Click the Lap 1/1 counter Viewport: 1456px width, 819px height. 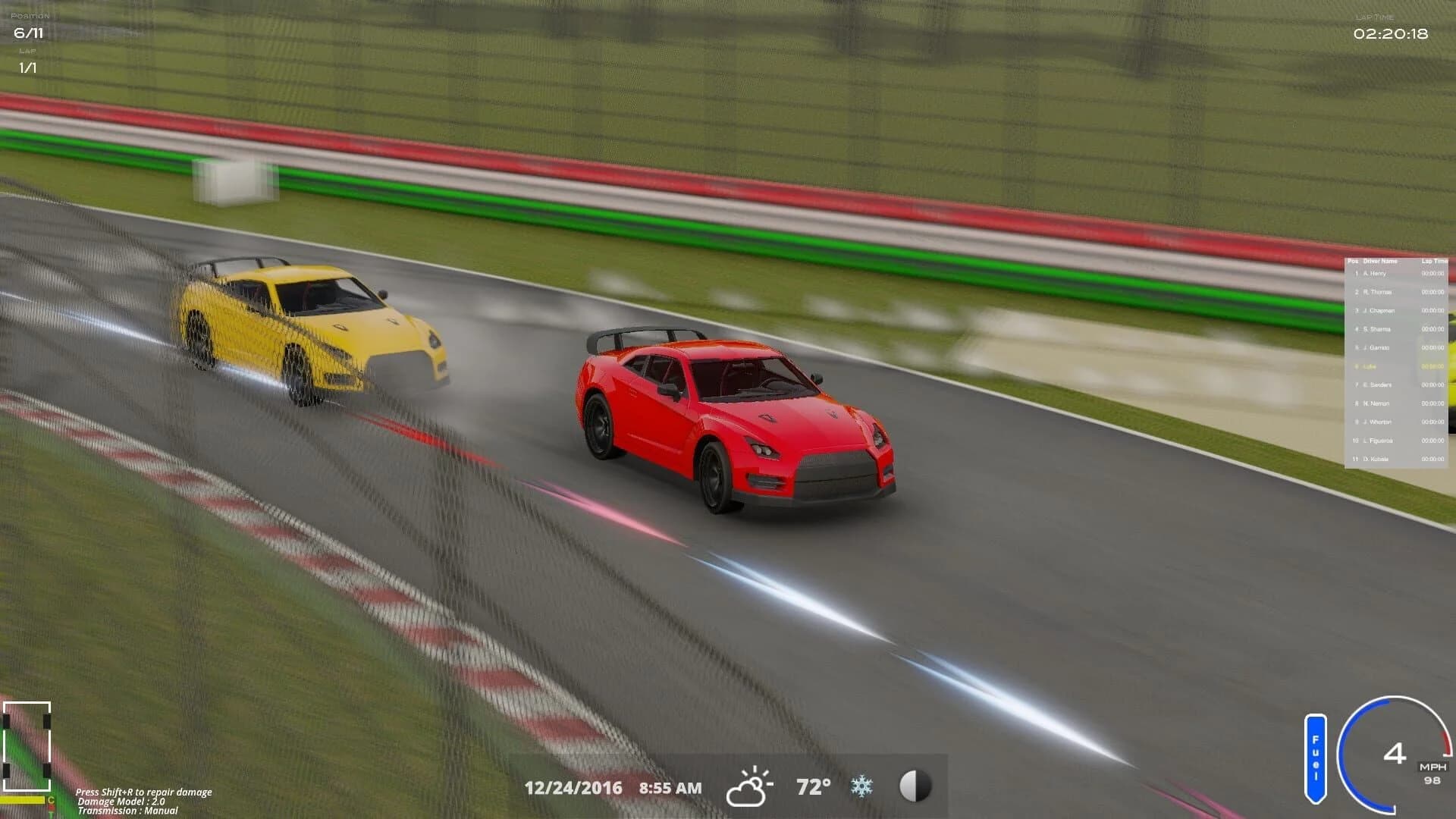click(27, 67)
